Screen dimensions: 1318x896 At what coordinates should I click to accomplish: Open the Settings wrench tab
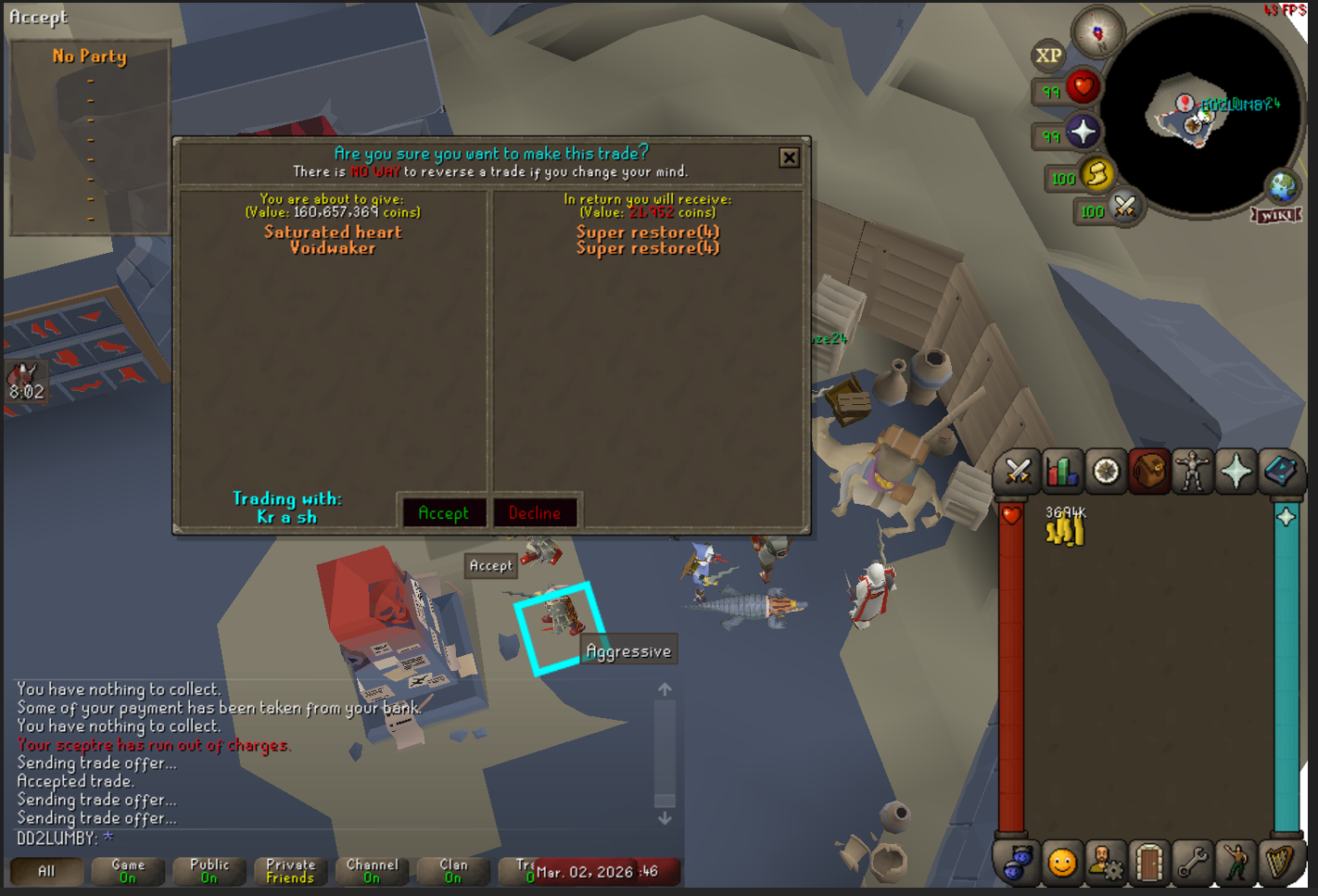[1192, 863]
